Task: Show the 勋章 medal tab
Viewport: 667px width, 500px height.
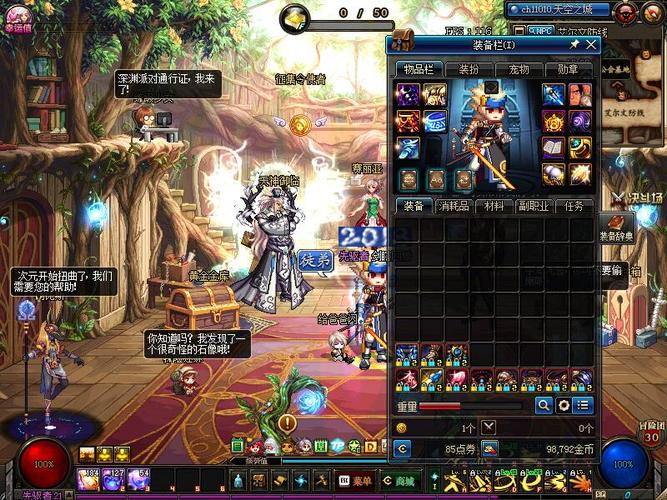Action: (568, 70)
